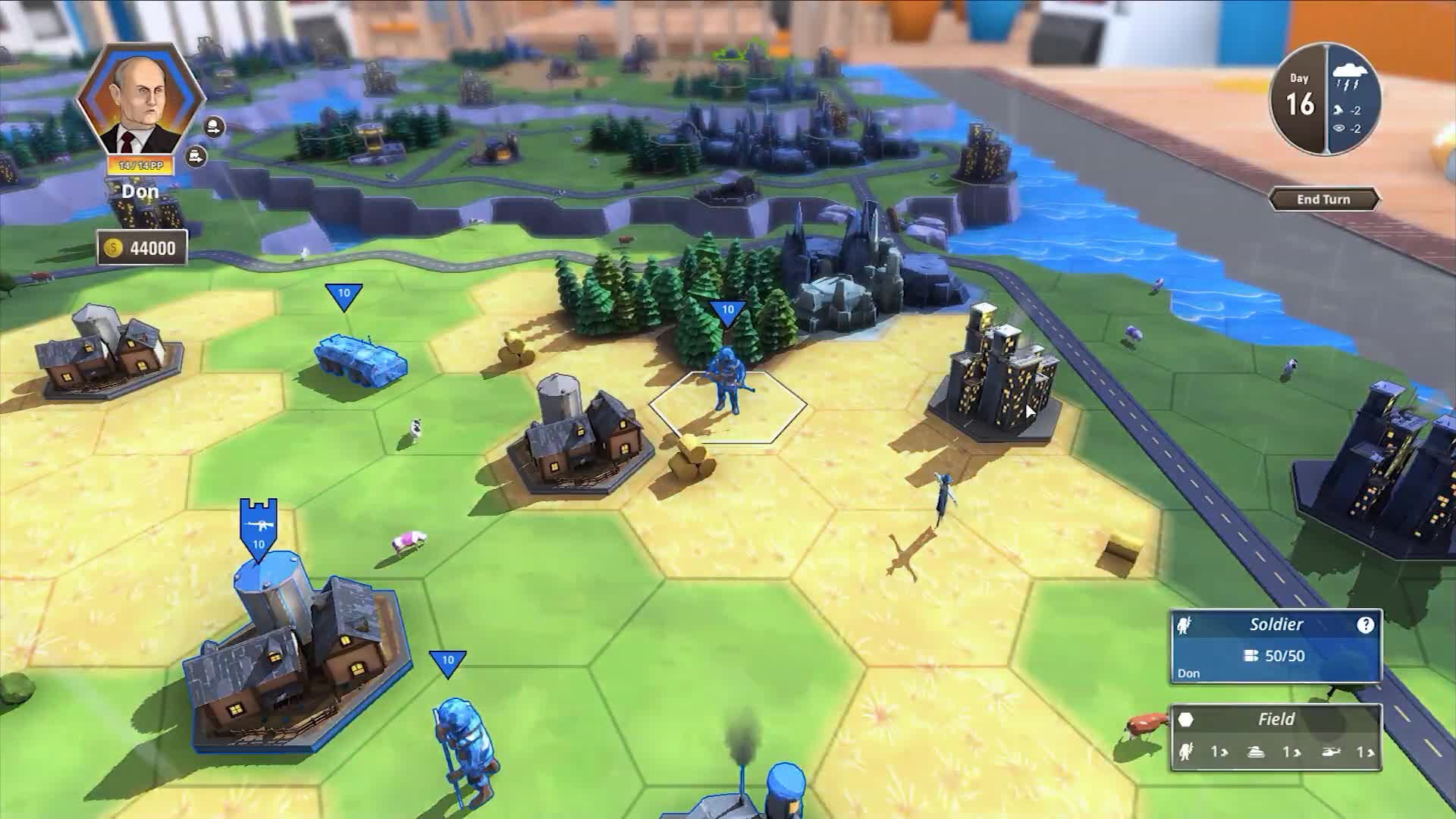
Task: Select the soldier icon on the Soldier panel
Action: point(1184,624)
